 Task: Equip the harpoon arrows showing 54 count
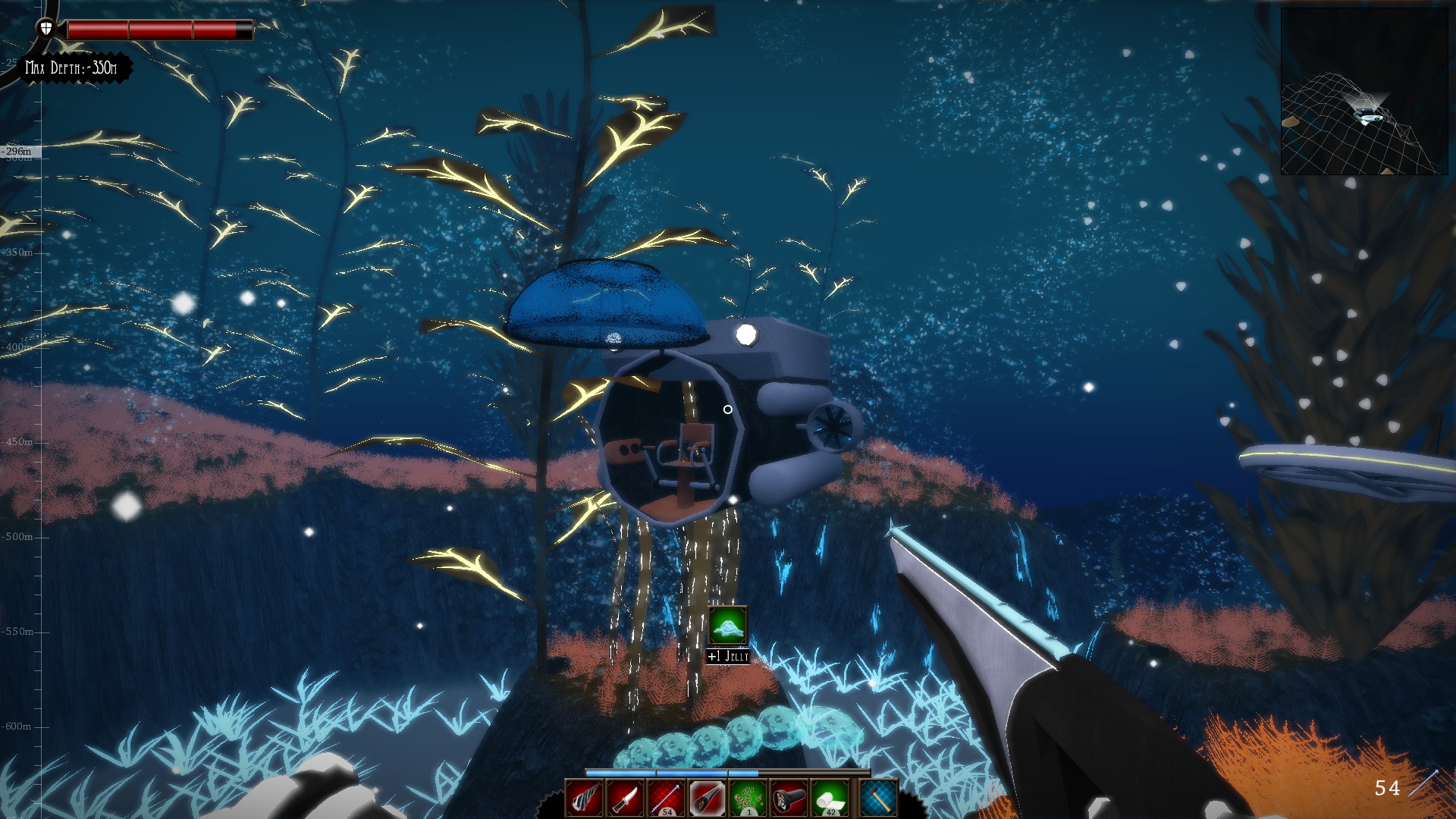point(665,798)
